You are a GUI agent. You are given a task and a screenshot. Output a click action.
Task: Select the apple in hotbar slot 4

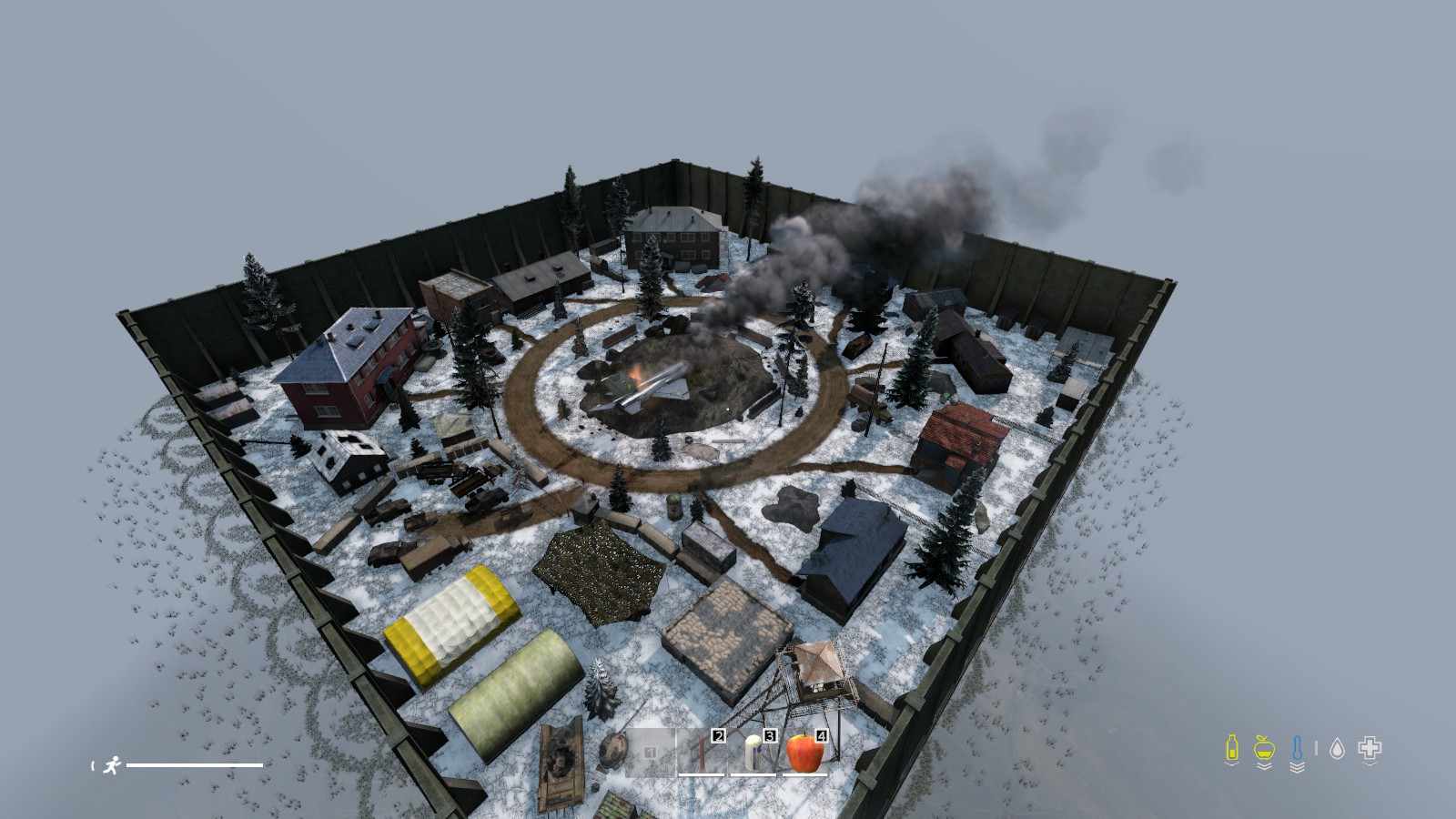point(803,752)
